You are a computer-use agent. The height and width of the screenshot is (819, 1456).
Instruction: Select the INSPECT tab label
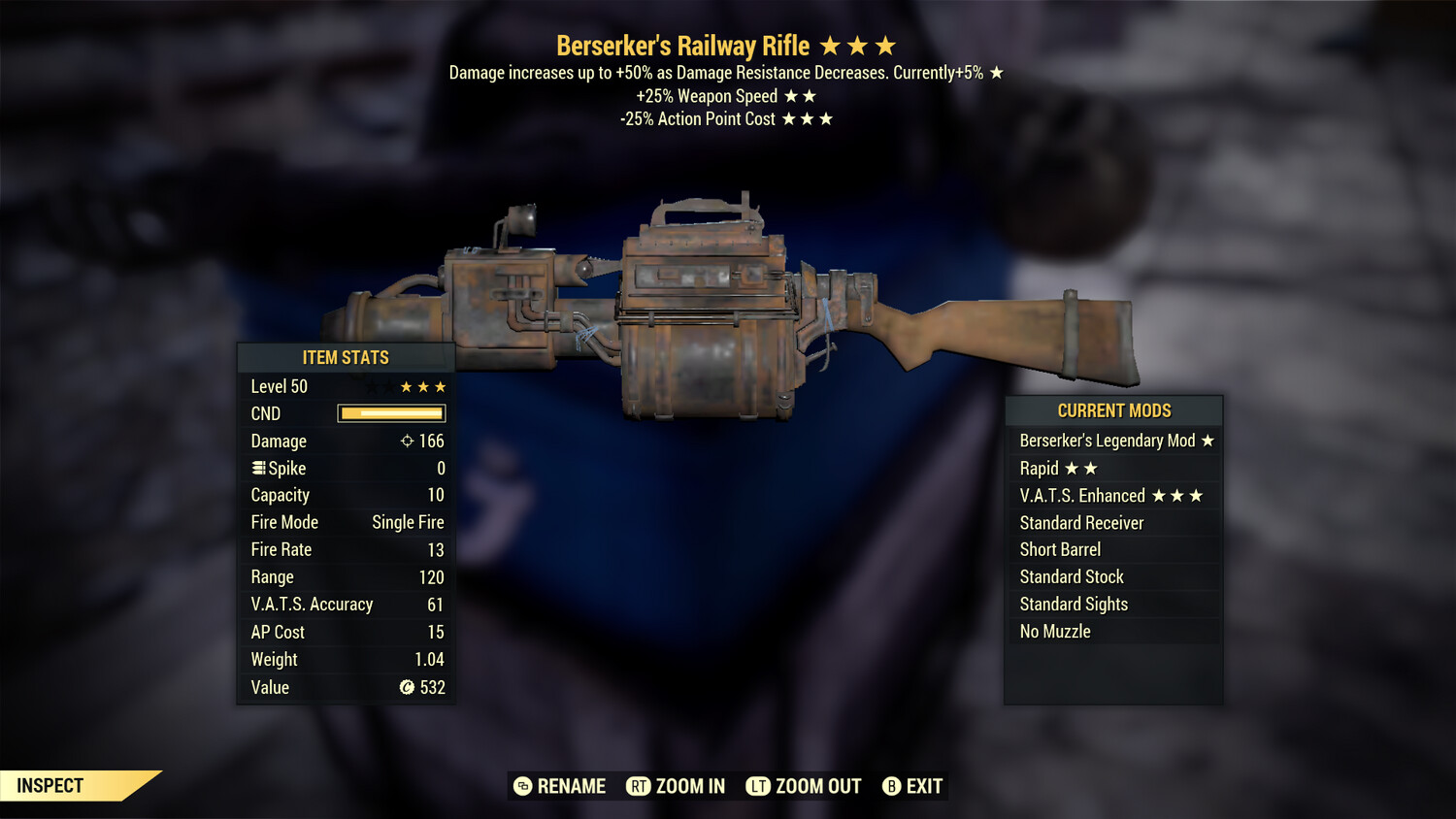[50, 785]
